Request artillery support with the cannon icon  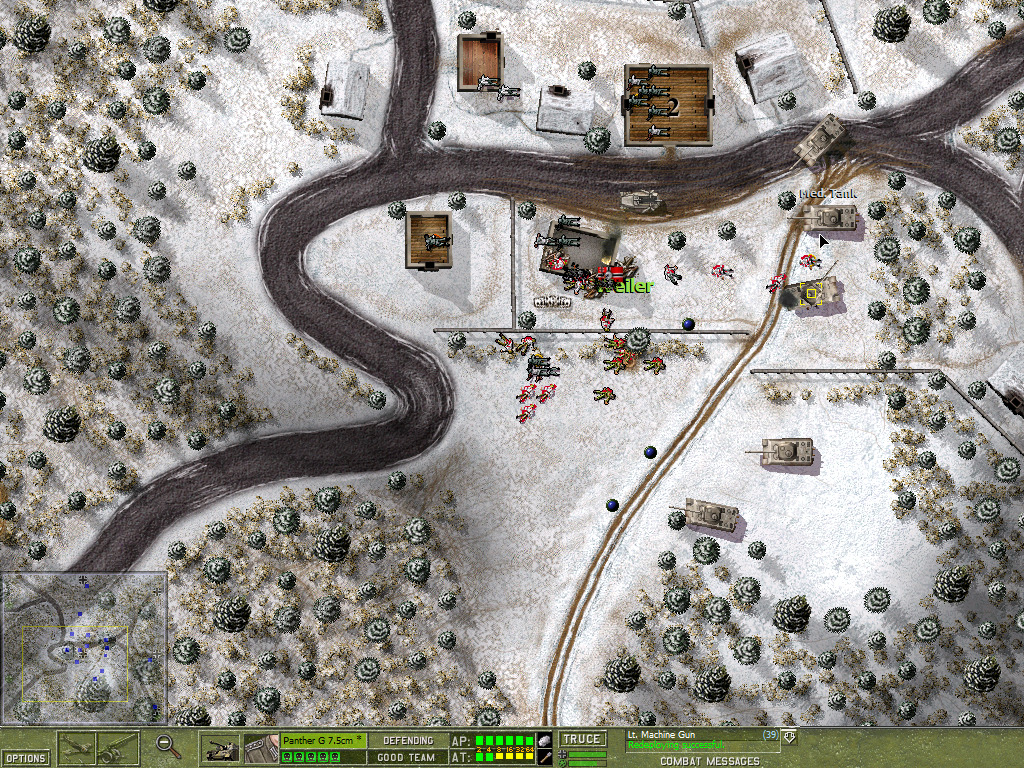coord(118,747)
